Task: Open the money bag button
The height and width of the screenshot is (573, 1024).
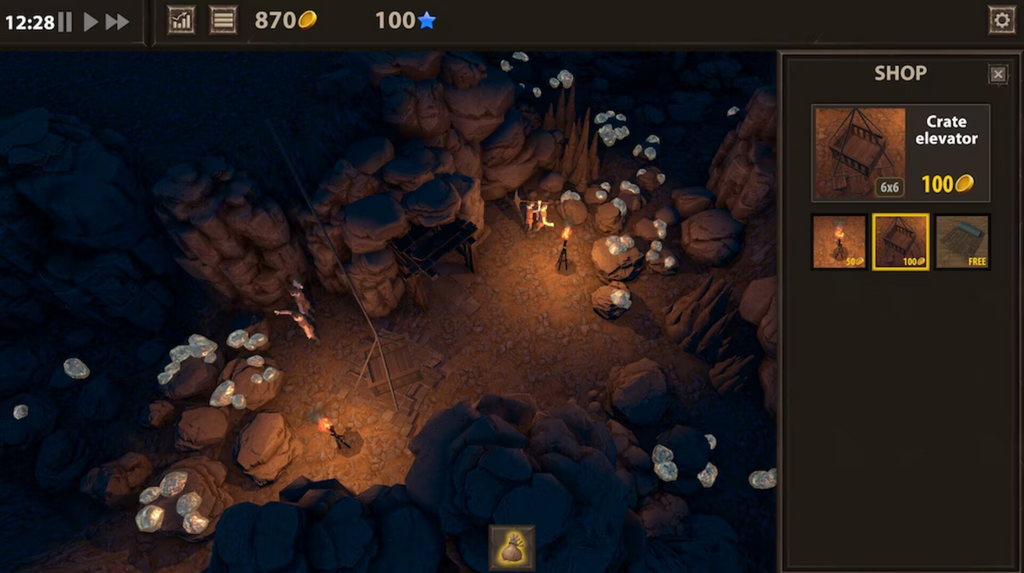Action: tap(512, 547)
